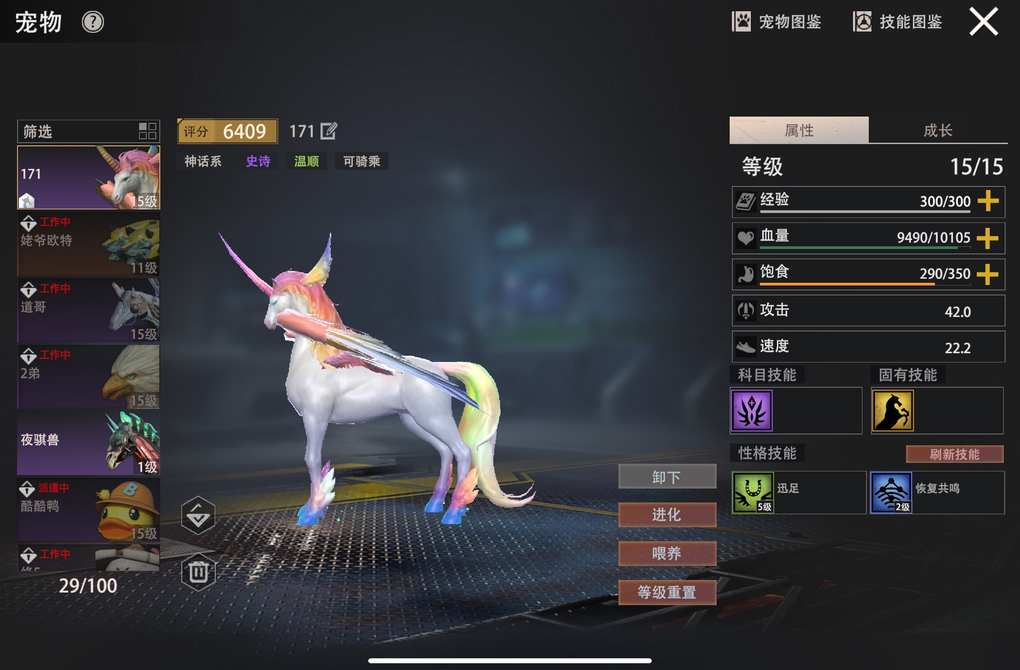
Task: Click the trash can delete icon
Action: click(198, 571)
